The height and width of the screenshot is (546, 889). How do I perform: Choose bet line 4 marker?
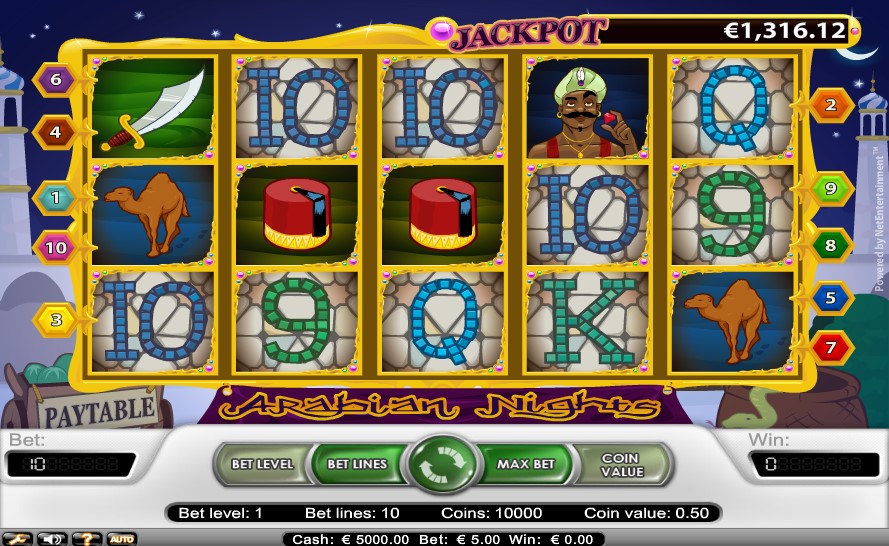pyautogui.click(x=56, y=131)
